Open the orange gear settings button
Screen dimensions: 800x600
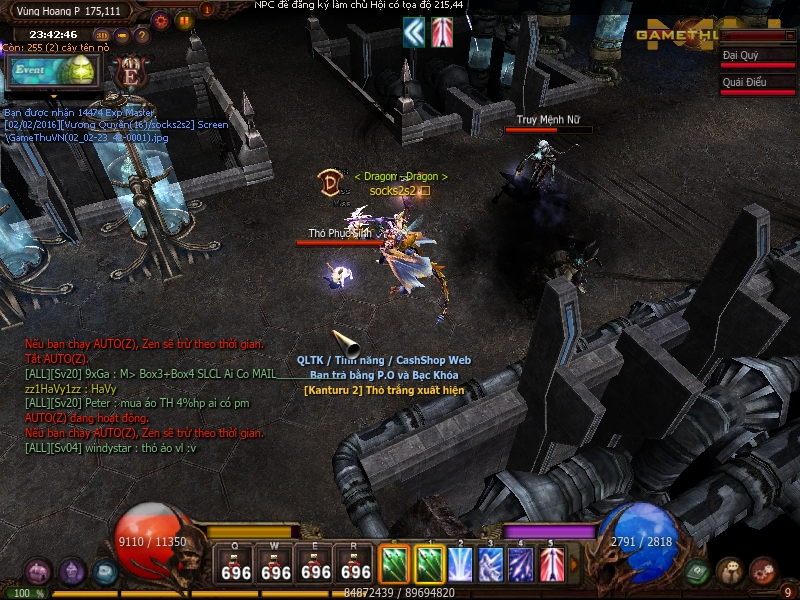[x=161, y=19]
